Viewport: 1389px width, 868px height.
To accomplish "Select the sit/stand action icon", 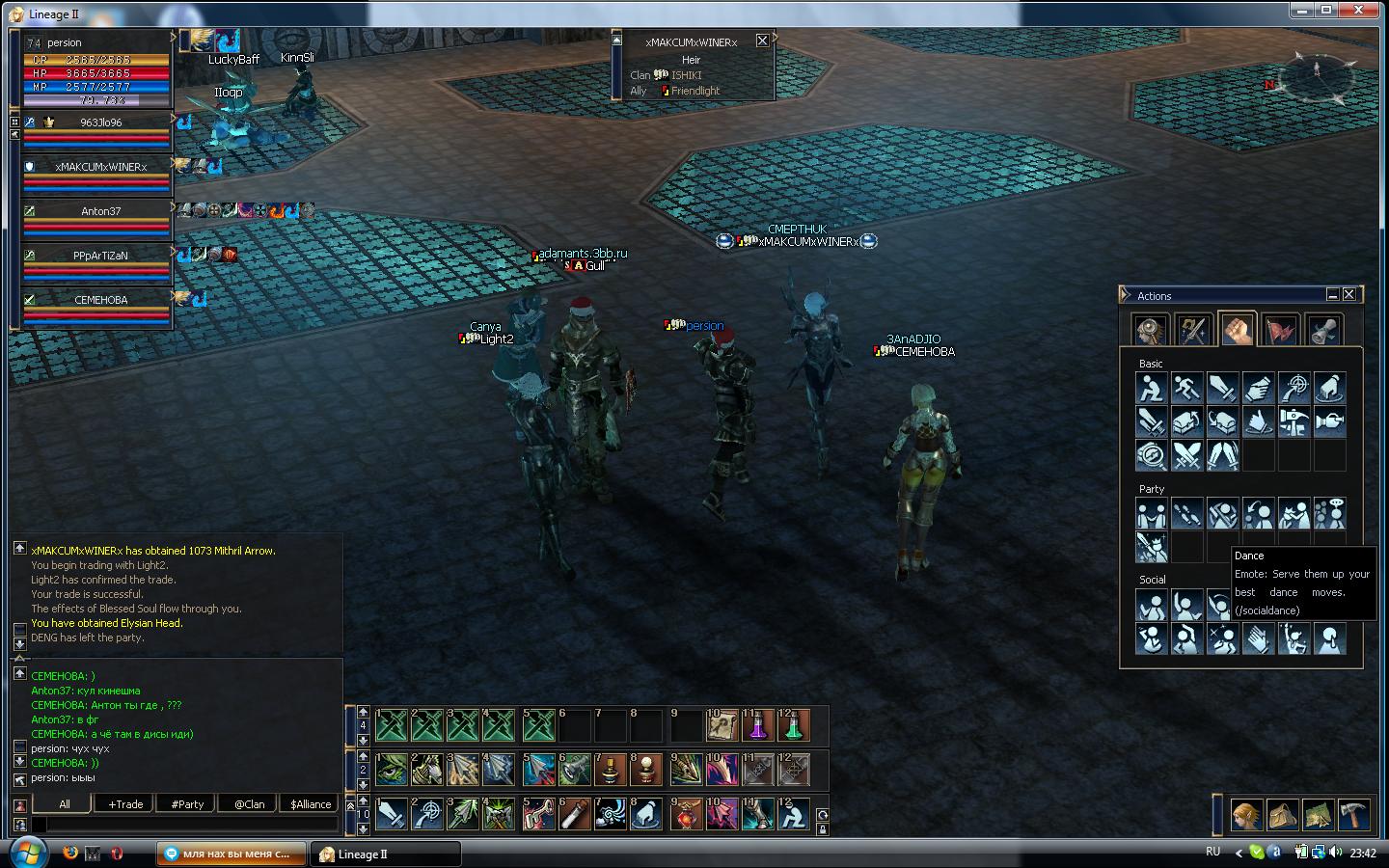I will pyautogui.click(x=1152, y=388).
